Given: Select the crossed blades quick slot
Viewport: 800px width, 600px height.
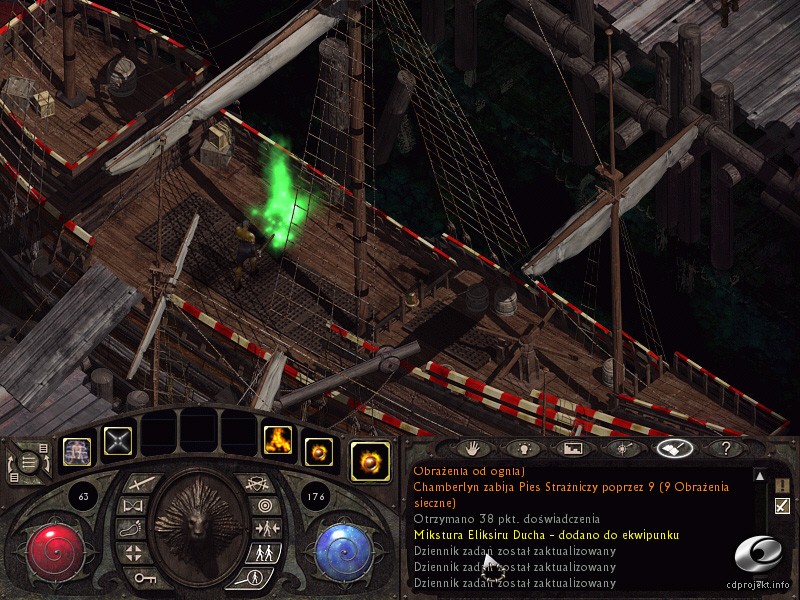Looking at the screenshot, I should pyautogui.click(x=118, y=440).
